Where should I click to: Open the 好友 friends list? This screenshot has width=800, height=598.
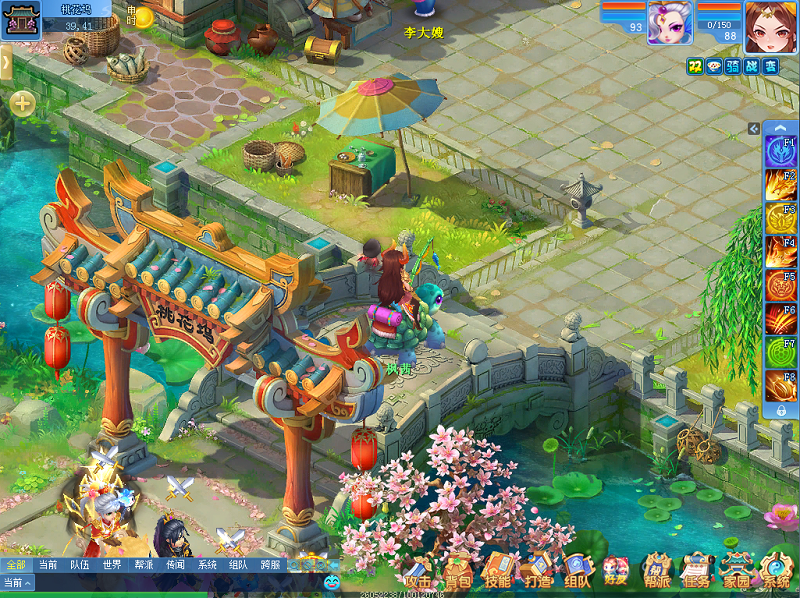tap(616, 572)
